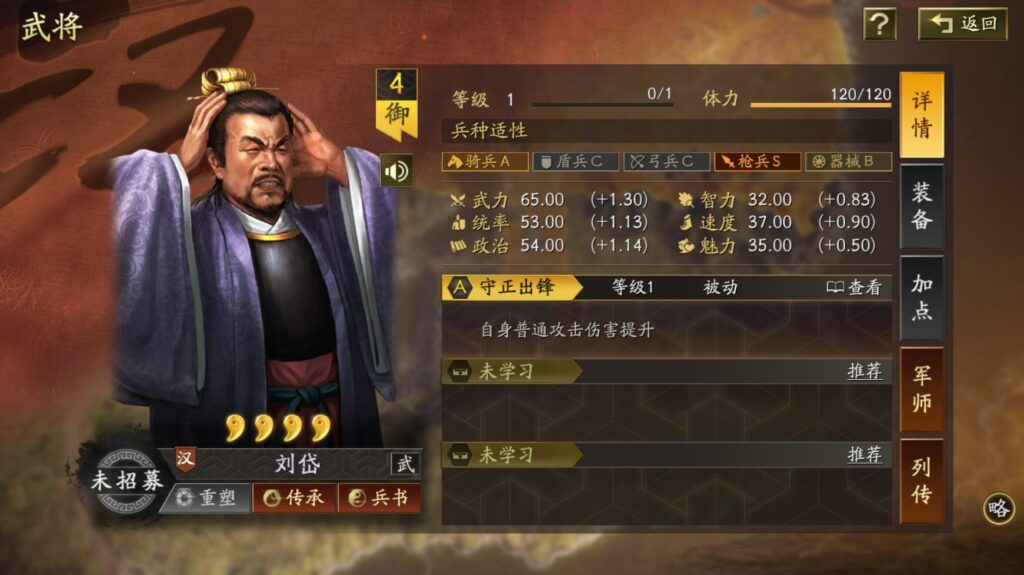1024x575 pixels.
Task: Select the 枪兵S spearman aptitude
Action: [x=757, y=161]
